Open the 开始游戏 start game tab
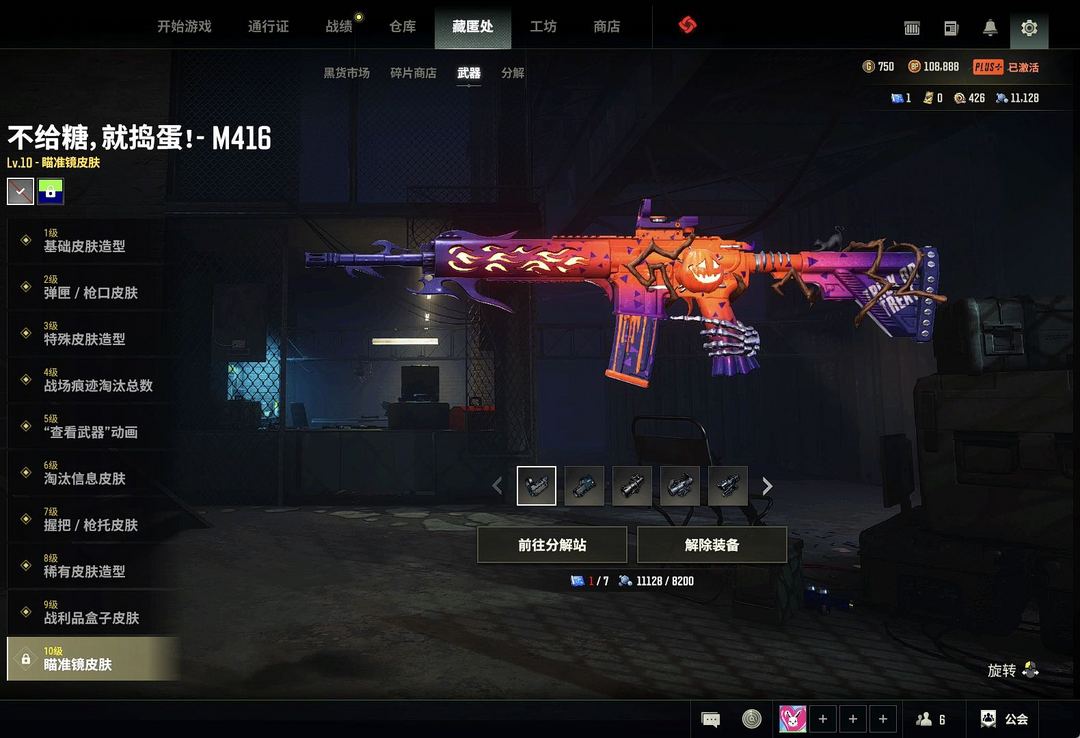The height and width of the screenshot is (738, 1080). (x=184, y=27)
